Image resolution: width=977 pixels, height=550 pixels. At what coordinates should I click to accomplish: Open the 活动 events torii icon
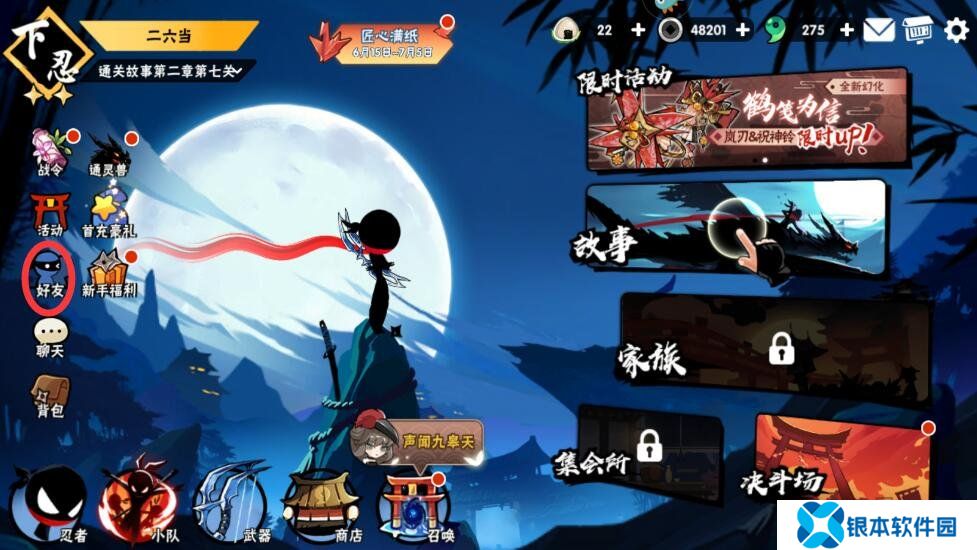[x=49, y=213]
